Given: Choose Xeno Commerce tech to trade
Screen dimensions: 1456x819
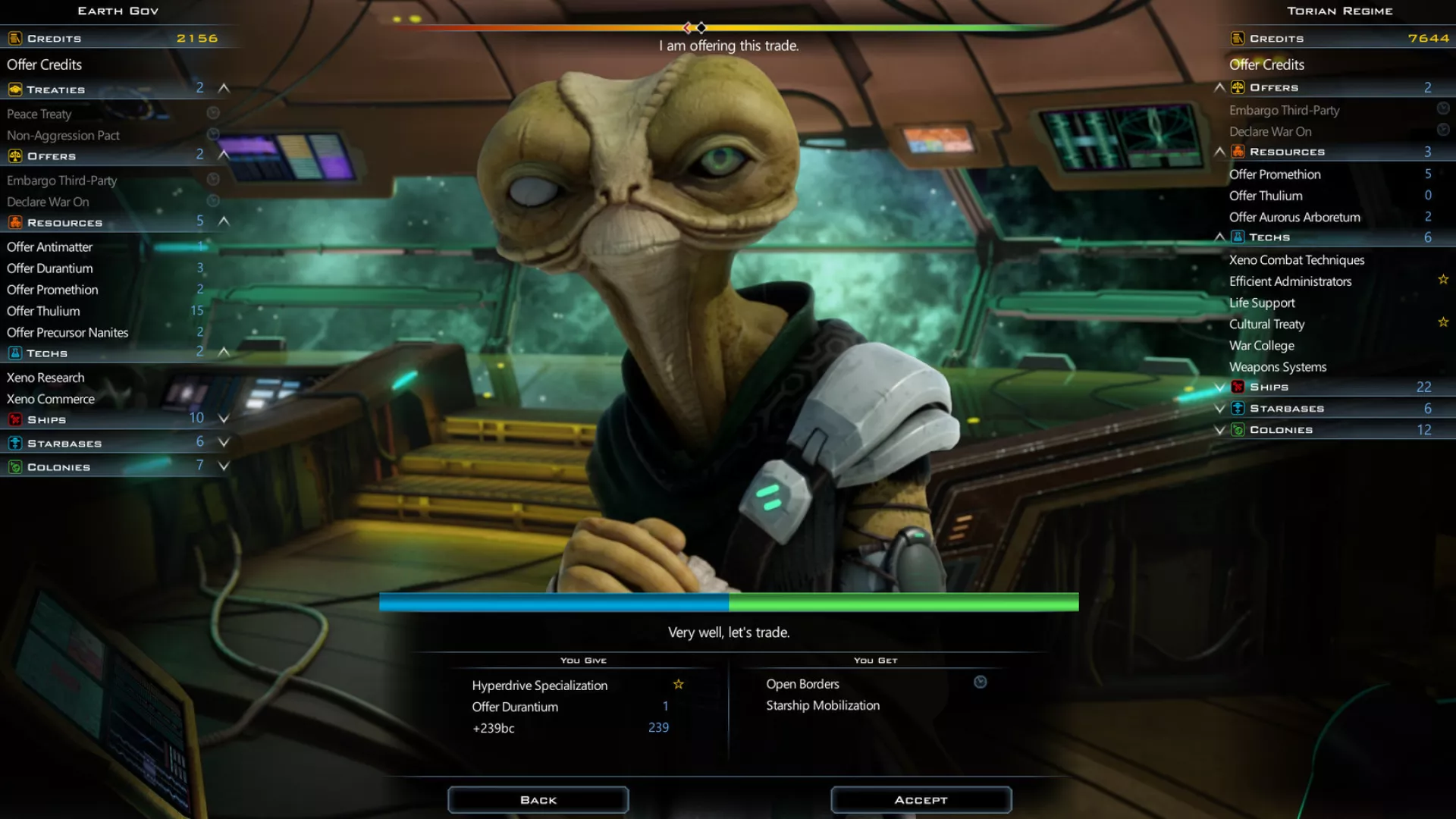Looking at the screenshot, I should tap(51, 399).
